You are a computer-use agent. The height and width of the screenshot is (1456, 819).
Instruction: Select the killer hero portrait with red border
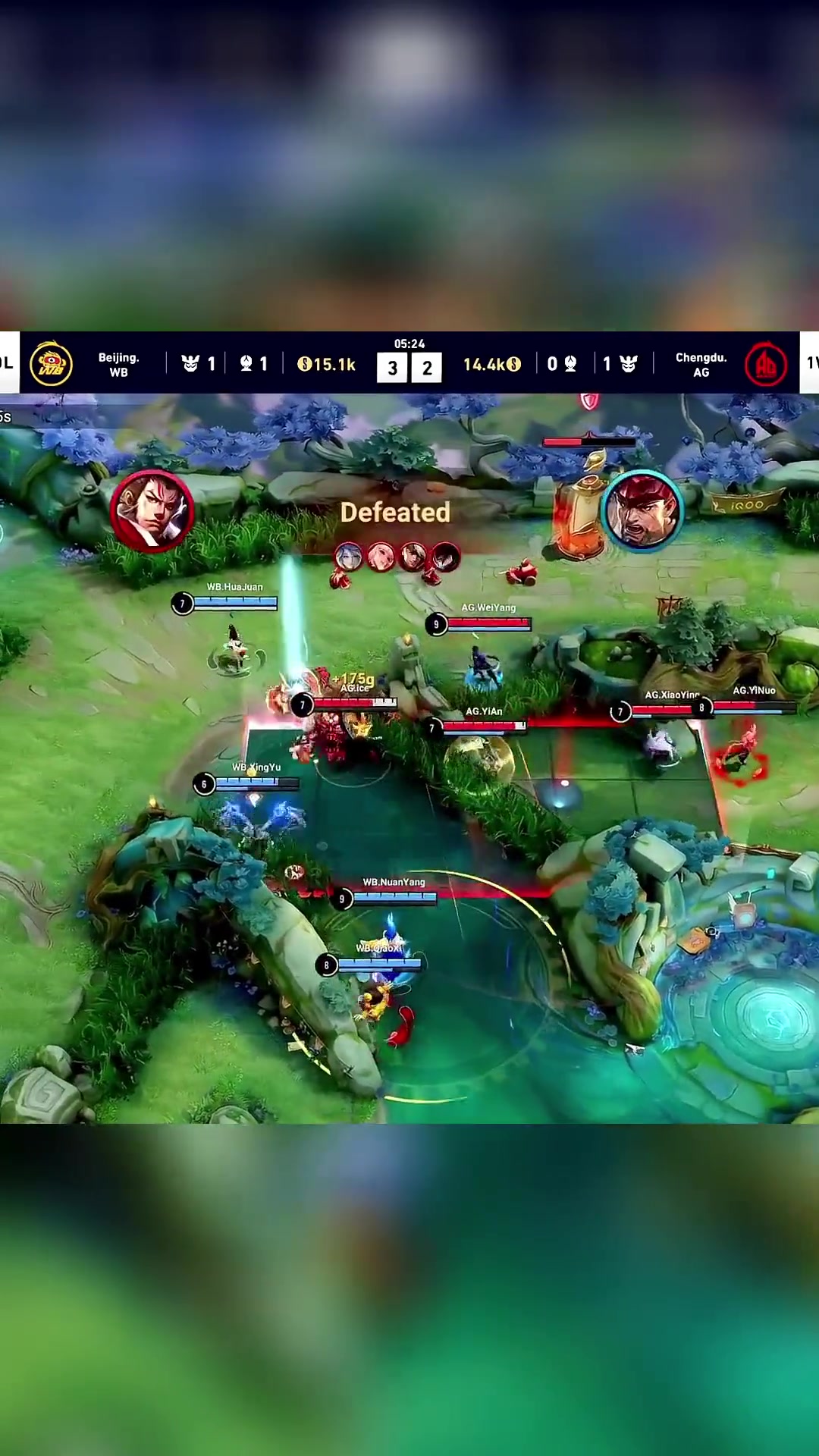[x=152, y=510]
